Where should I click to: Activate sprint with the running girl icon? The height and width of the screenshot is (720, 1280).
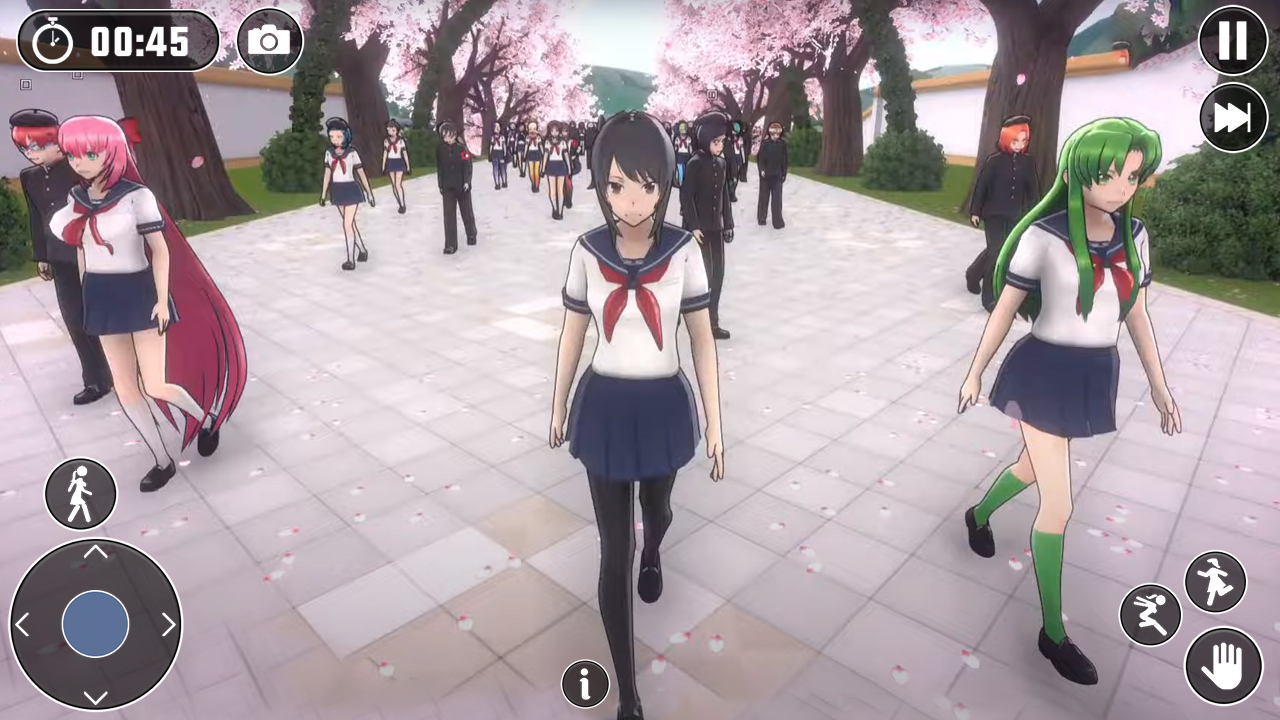pyautogui.click(x=1215, y=581)
